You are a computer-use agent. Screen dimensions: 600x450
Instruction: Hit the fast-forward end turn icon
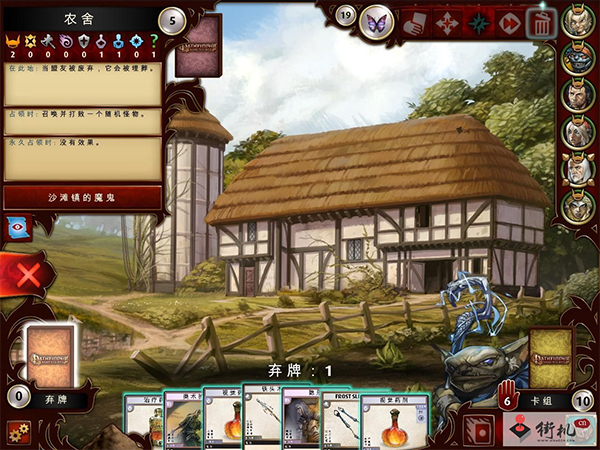pos(510,22)
